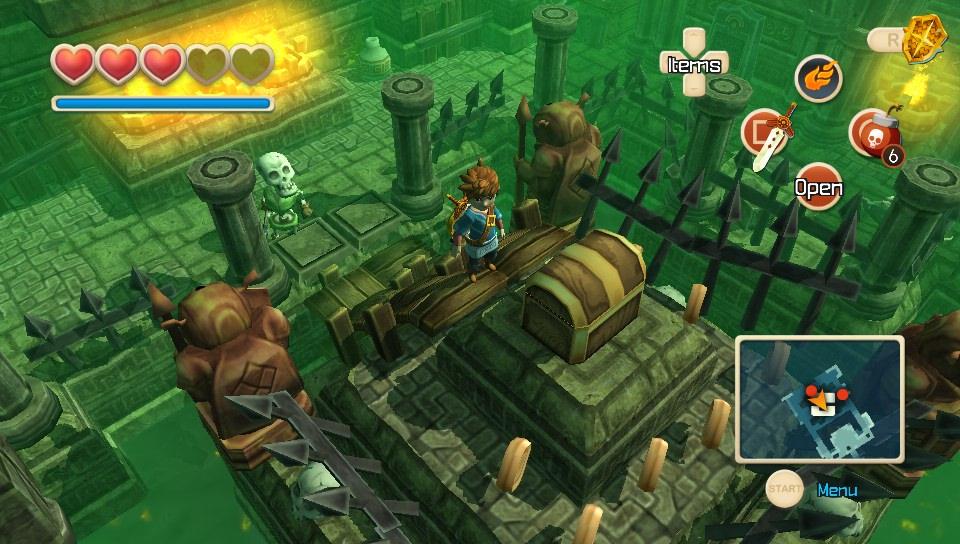The image size is (960, 544).
Task: Tap the Open action button
Action: [x=818, y=187]
